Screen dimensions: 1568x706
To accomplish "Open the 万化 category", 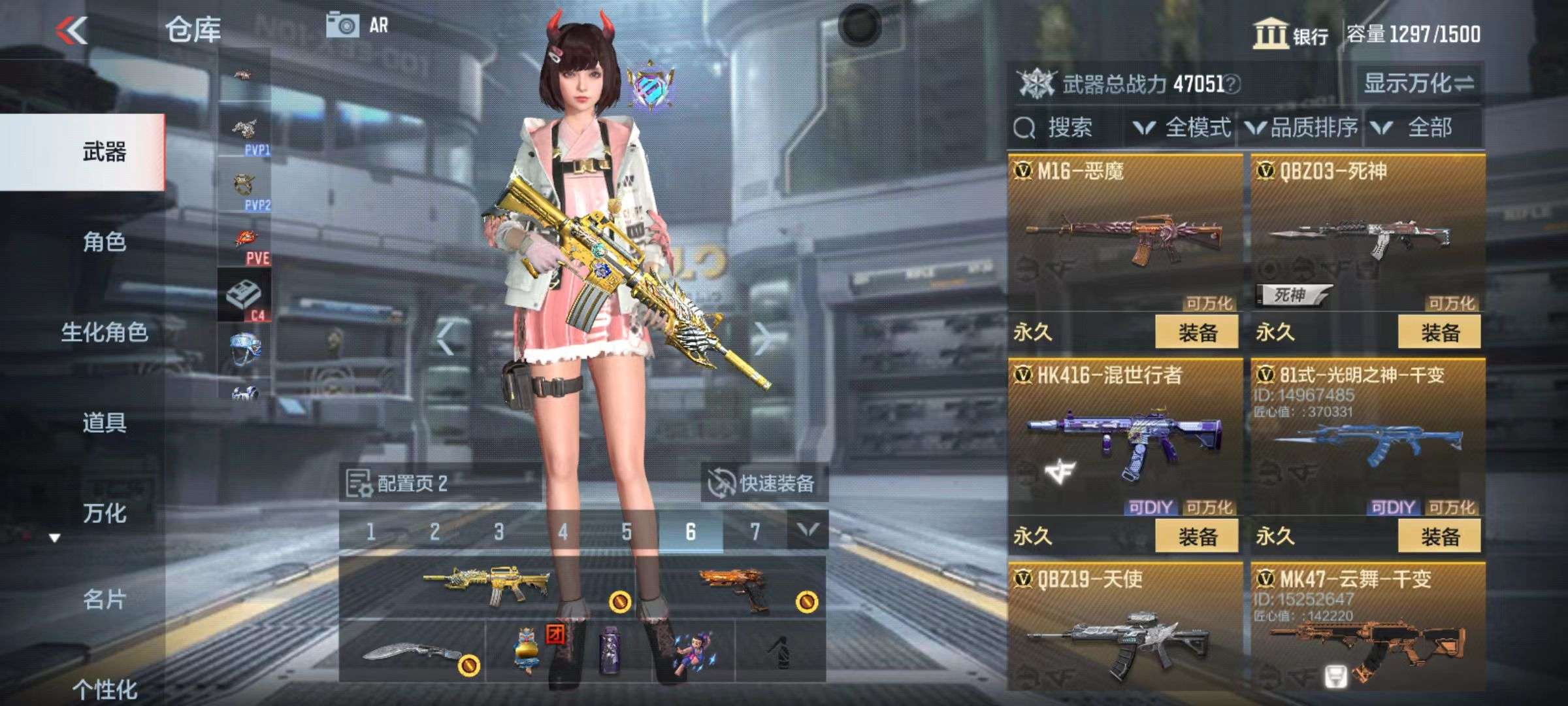I will pos(104,513).
